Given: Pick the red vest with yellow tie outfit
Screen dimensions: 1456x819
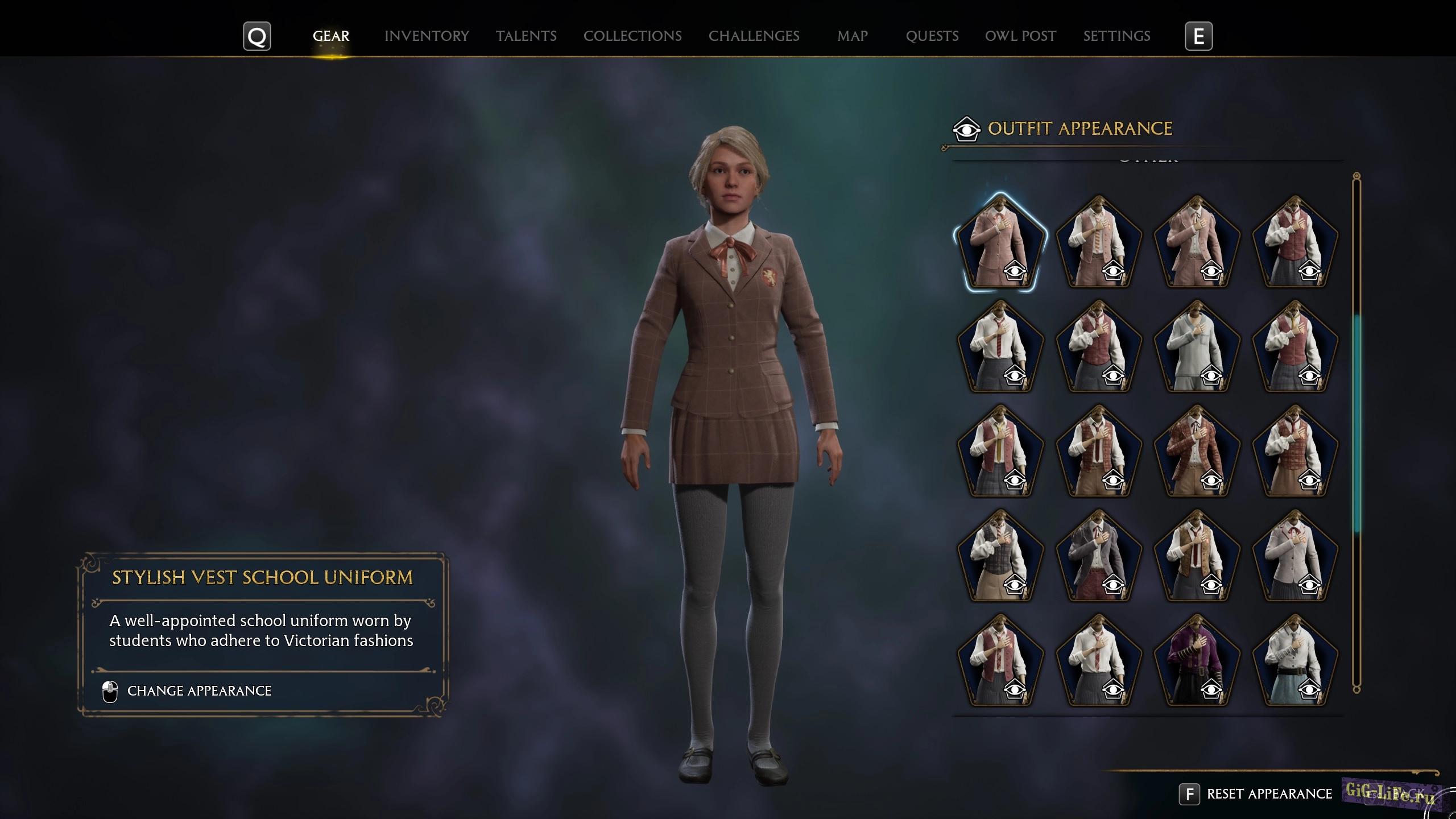Looking at the screenshot, I should click(x=1000, y=450).
